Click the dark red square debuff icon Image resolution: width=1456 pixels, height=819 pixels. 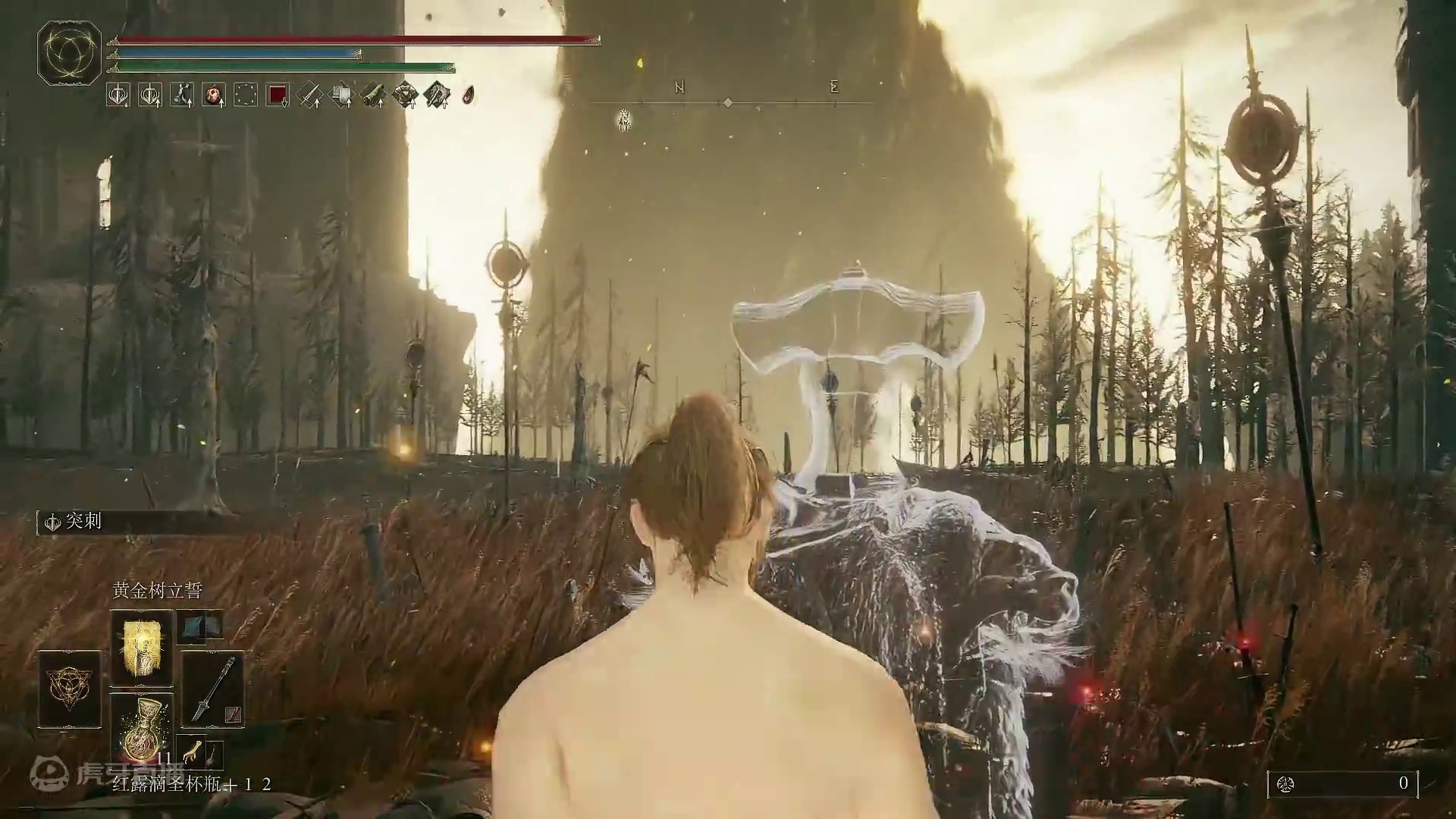pos(278,95)
